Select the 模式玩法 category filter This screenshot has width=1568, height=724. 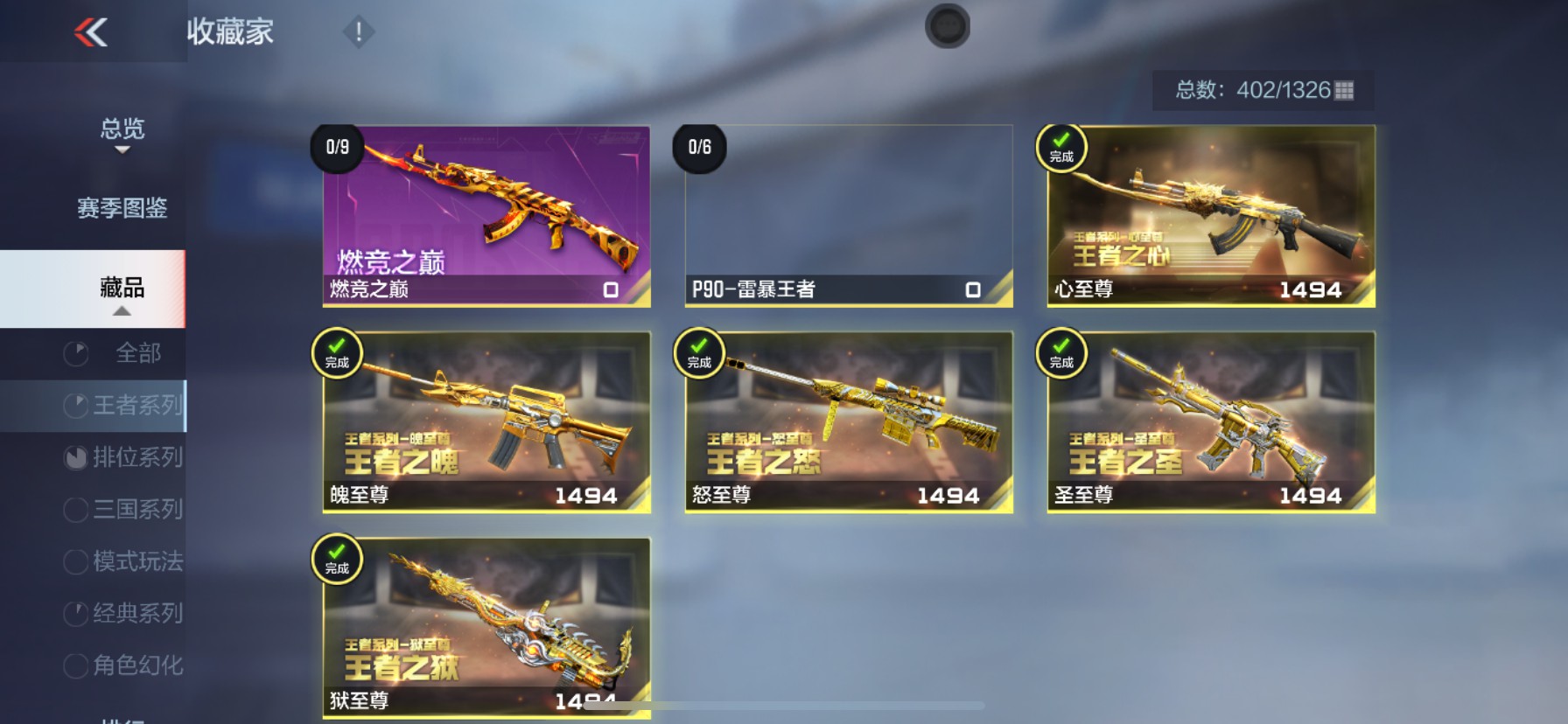pyautogui.click(x=136, y=562)
